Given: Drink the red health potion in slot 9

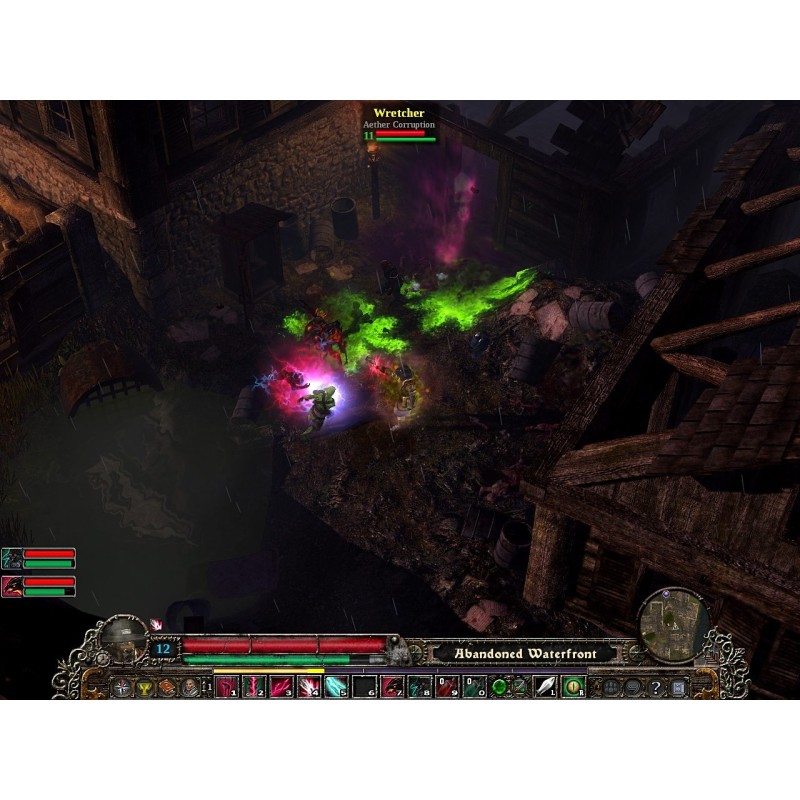Looking at the screenshot, I should point(445,687).
